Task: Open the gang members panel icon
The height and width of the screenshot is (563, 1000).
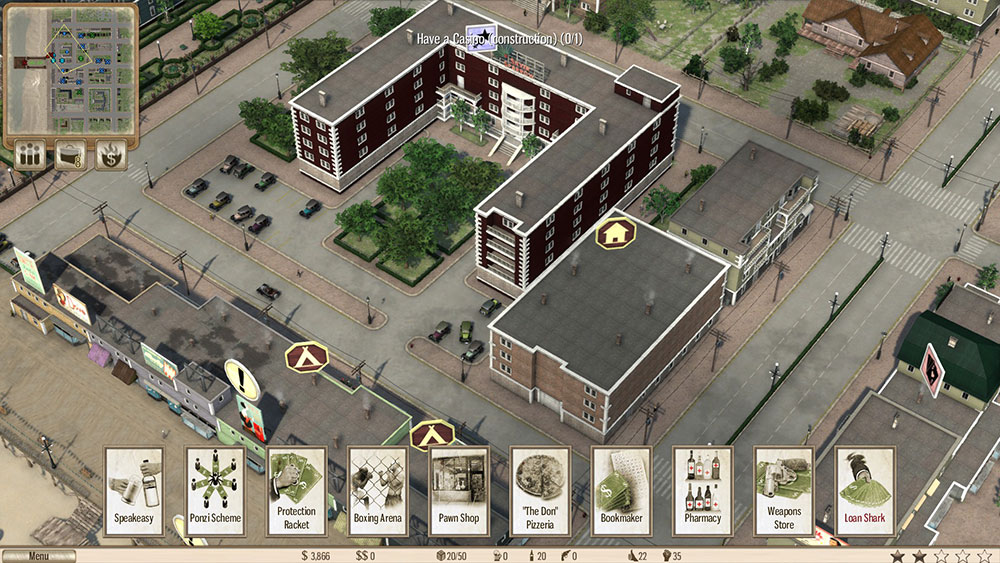Action: click(30, 155)
